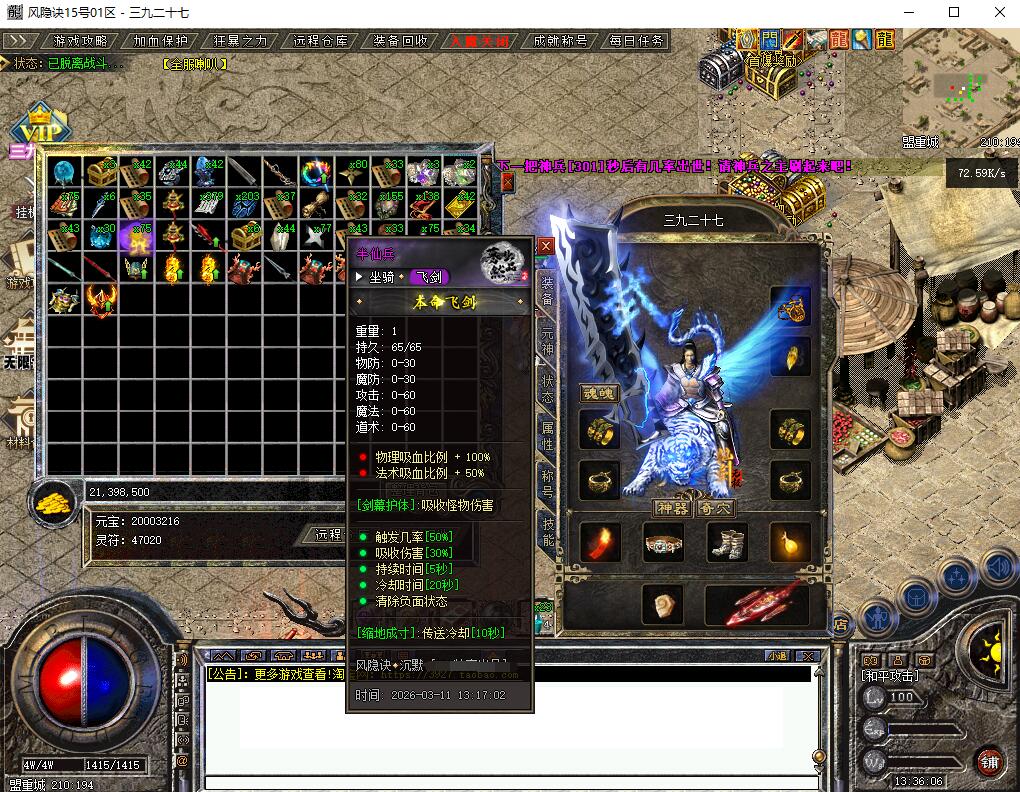Open the 游戏攻略 game guide menu
This screenshot has width=1020, height=792.
pos(81,41)
